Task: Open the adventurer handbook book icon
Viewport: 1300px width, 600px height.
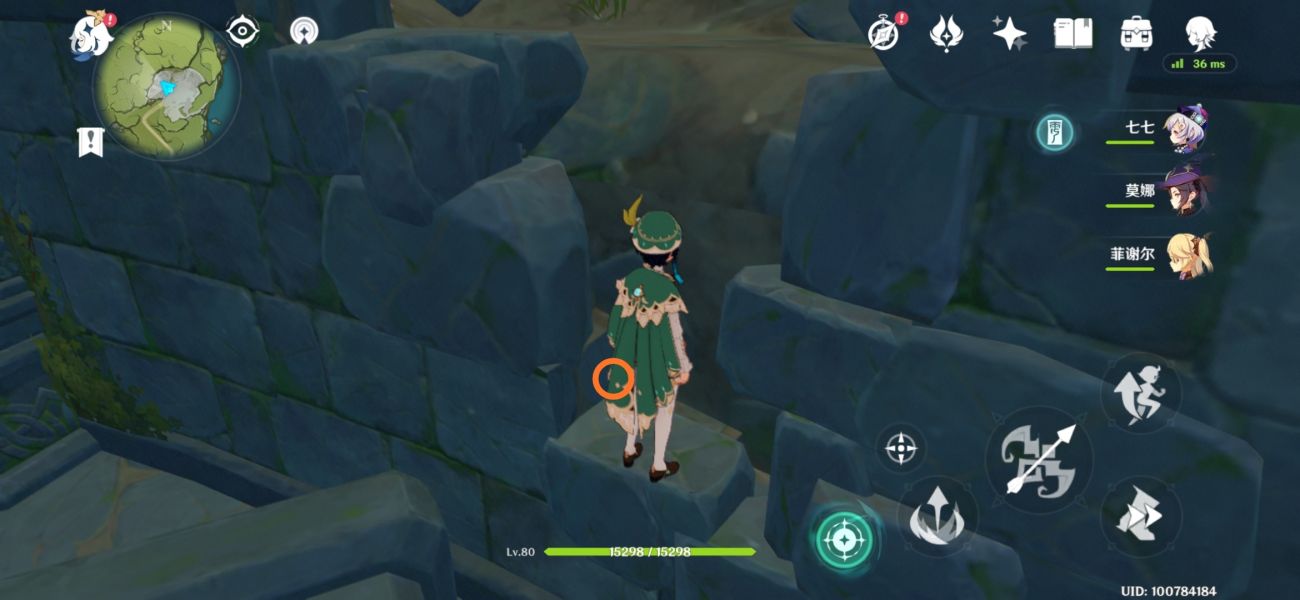Action: pyautogui.click(x=1072, y=34)
